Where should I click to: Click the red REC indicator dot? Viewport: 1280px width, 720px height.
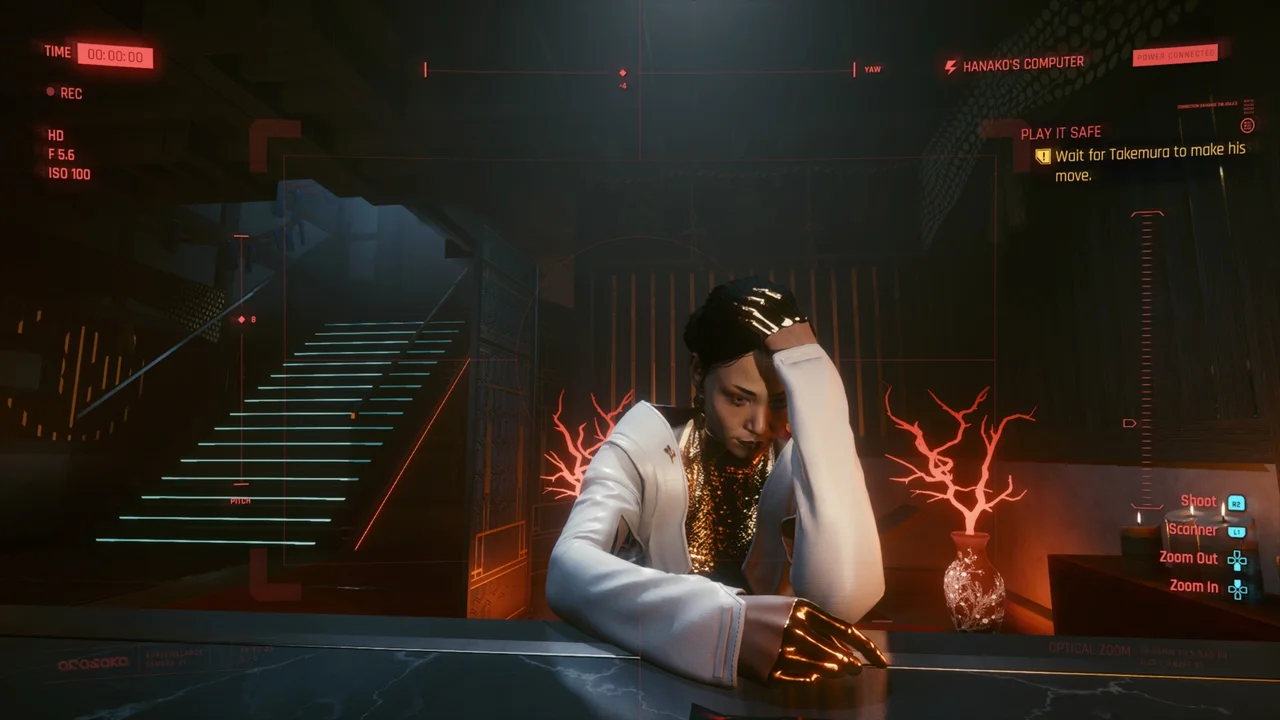click(50, 92)
